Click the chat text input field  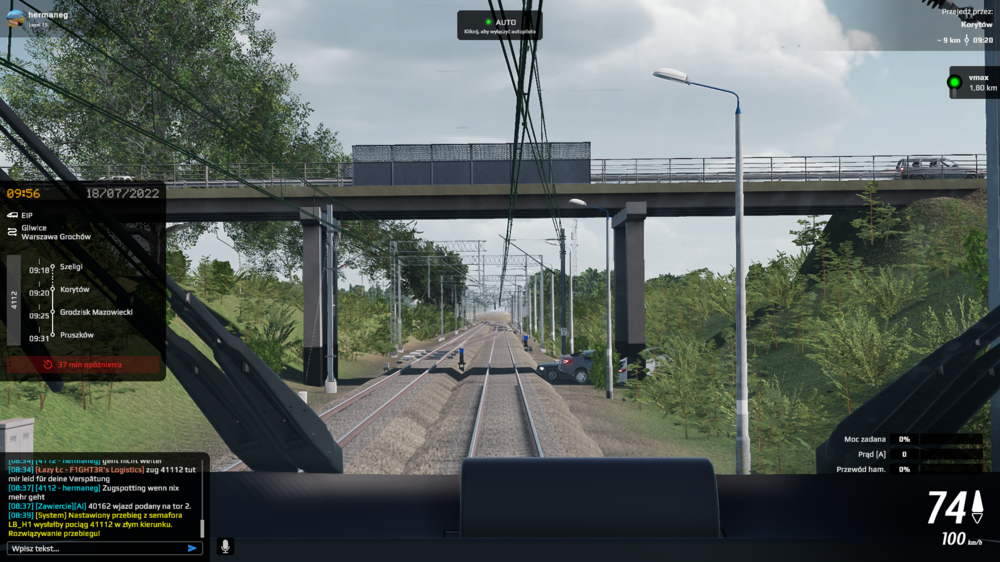click(95, 548)
